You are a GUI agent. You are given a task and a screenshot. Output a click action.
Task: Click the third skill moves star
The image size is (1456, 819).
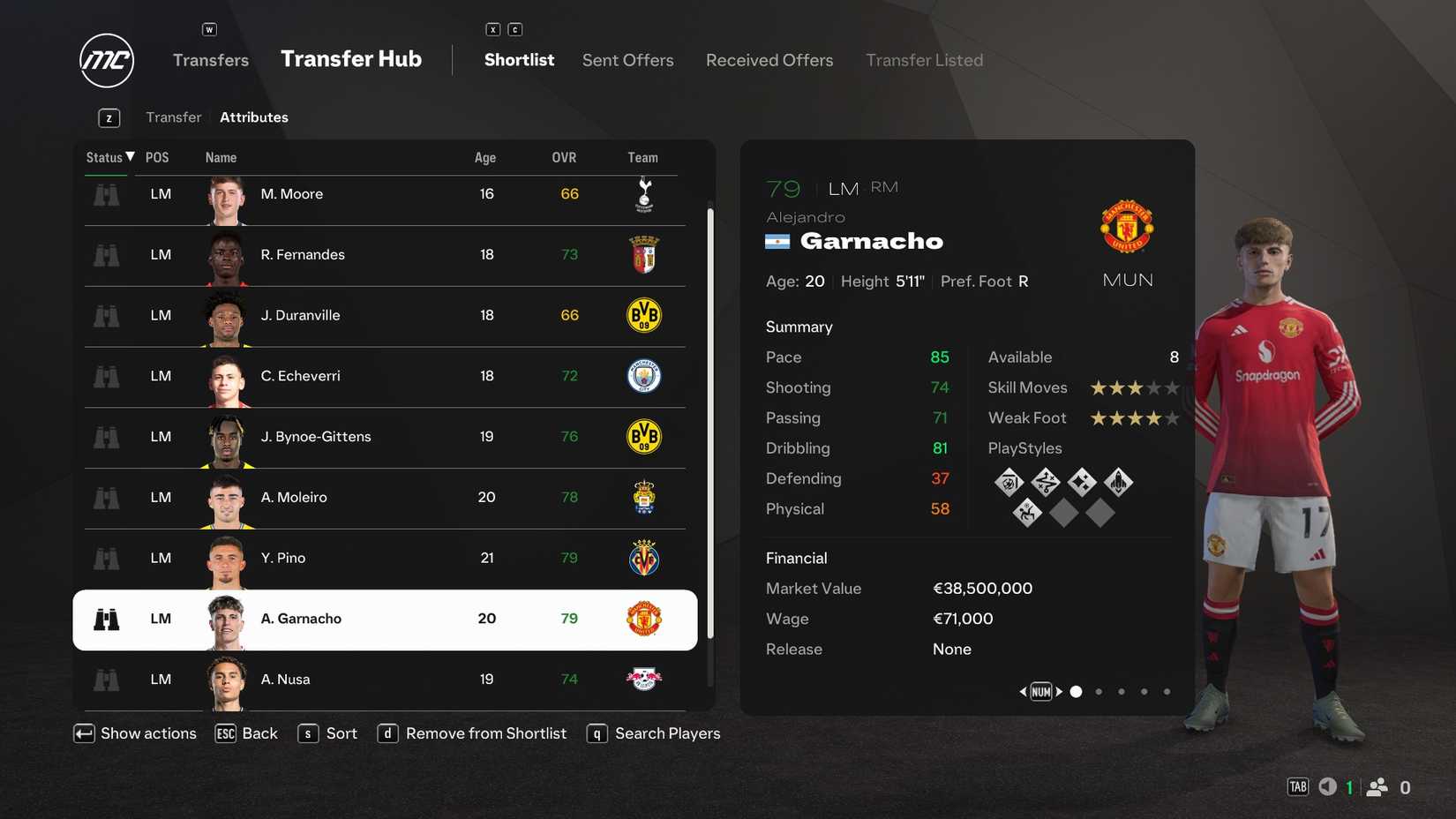[x=1135, y=387]
